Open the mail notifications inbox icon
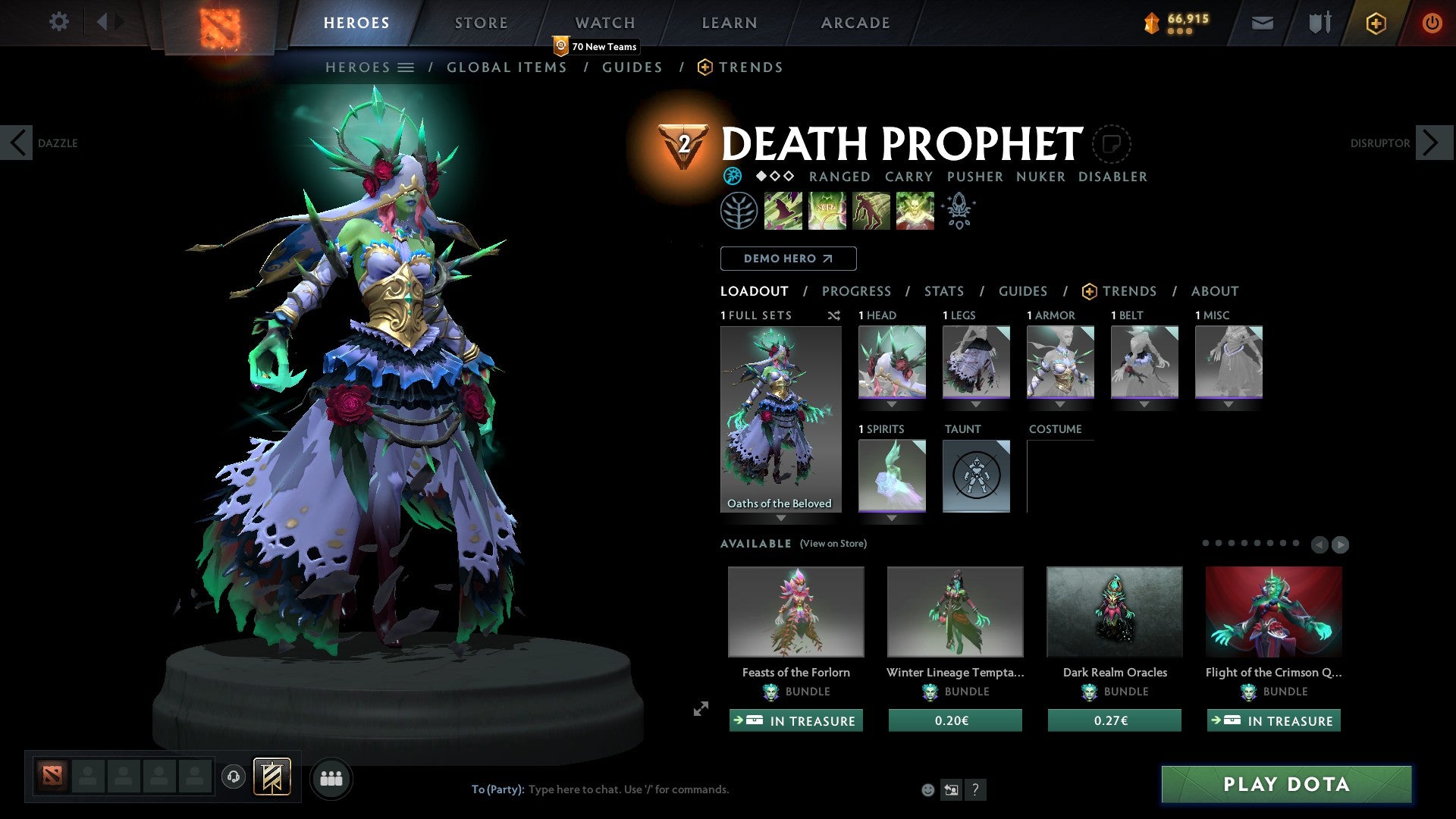 [1261, 23]
